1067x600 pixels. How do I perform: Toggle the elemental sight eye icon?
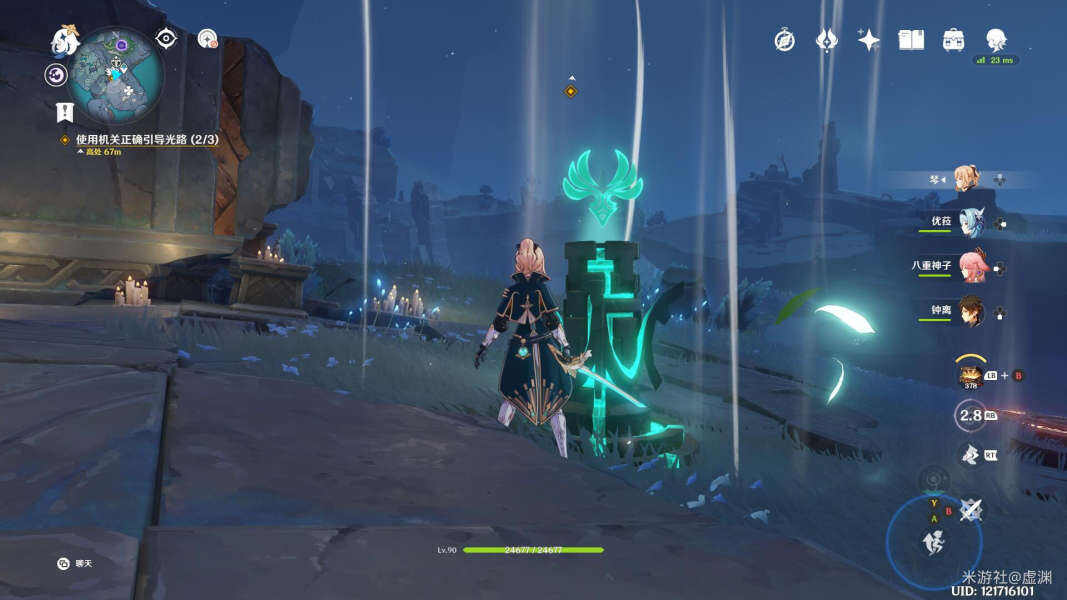pos(166,39)
